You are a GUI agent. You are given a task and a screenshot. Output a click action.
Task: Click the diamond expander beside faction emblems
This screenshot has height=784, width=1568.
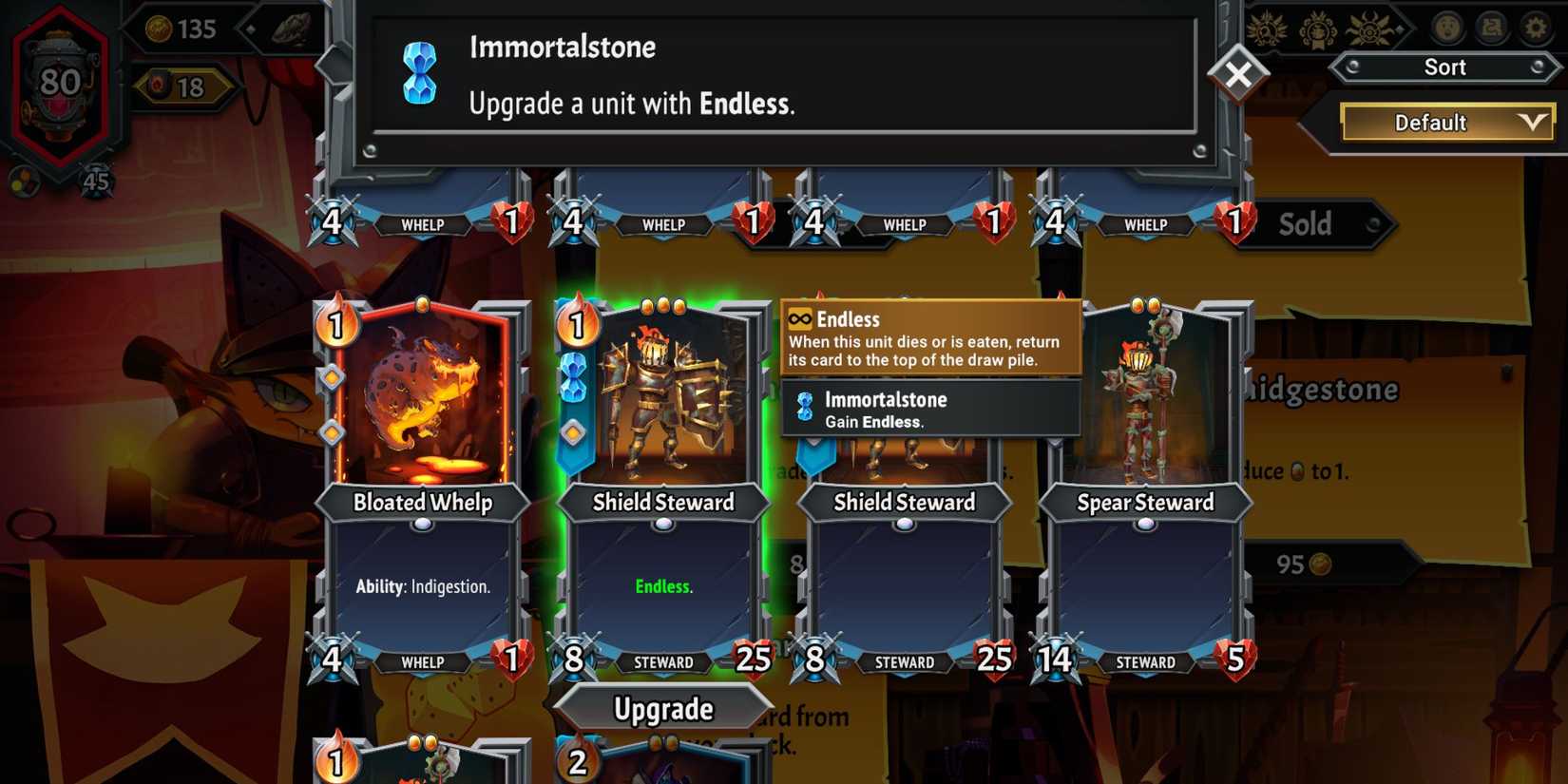[1399, 29]
